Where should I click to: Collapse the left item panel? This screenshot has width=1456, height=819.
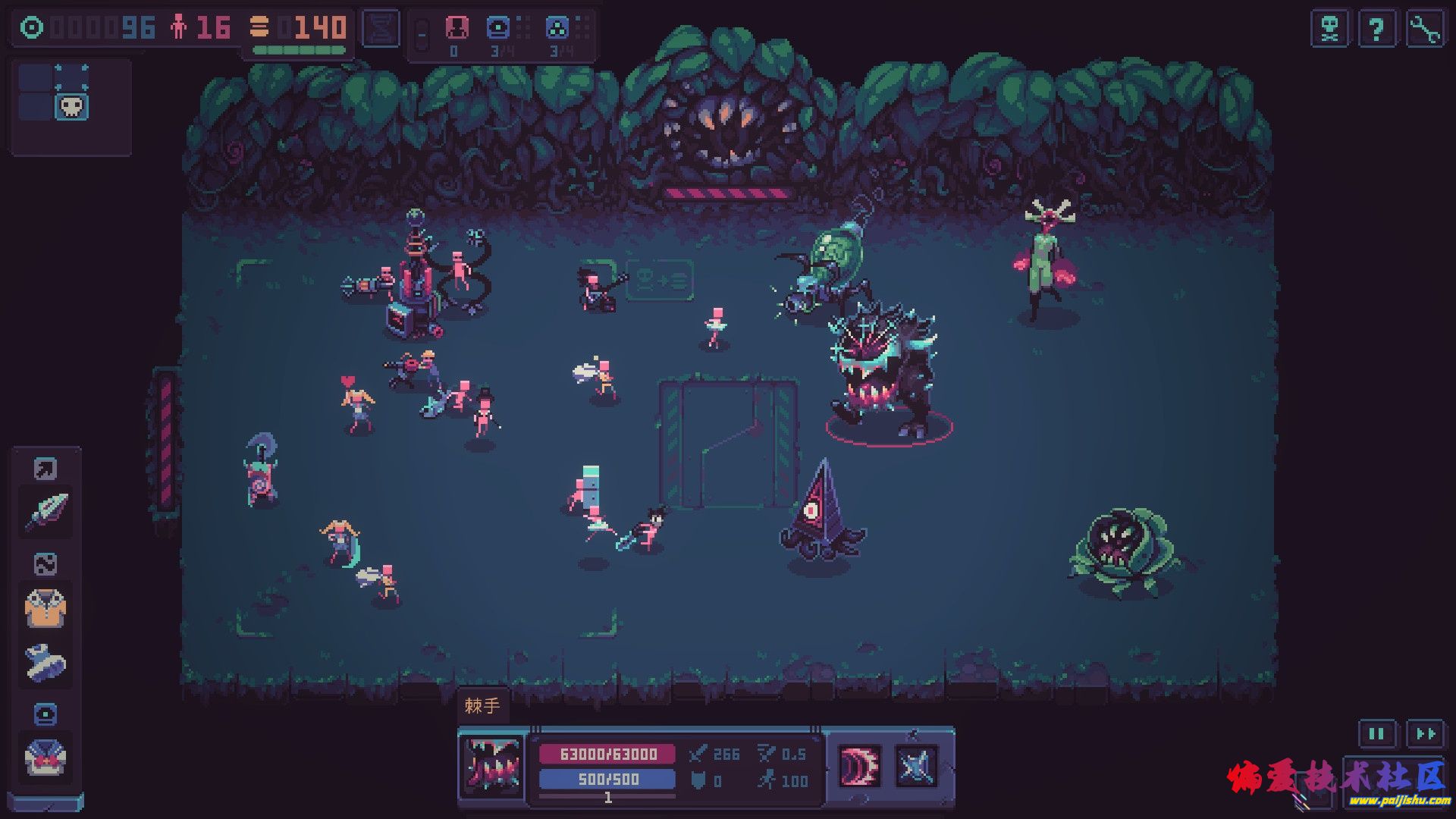45,802
